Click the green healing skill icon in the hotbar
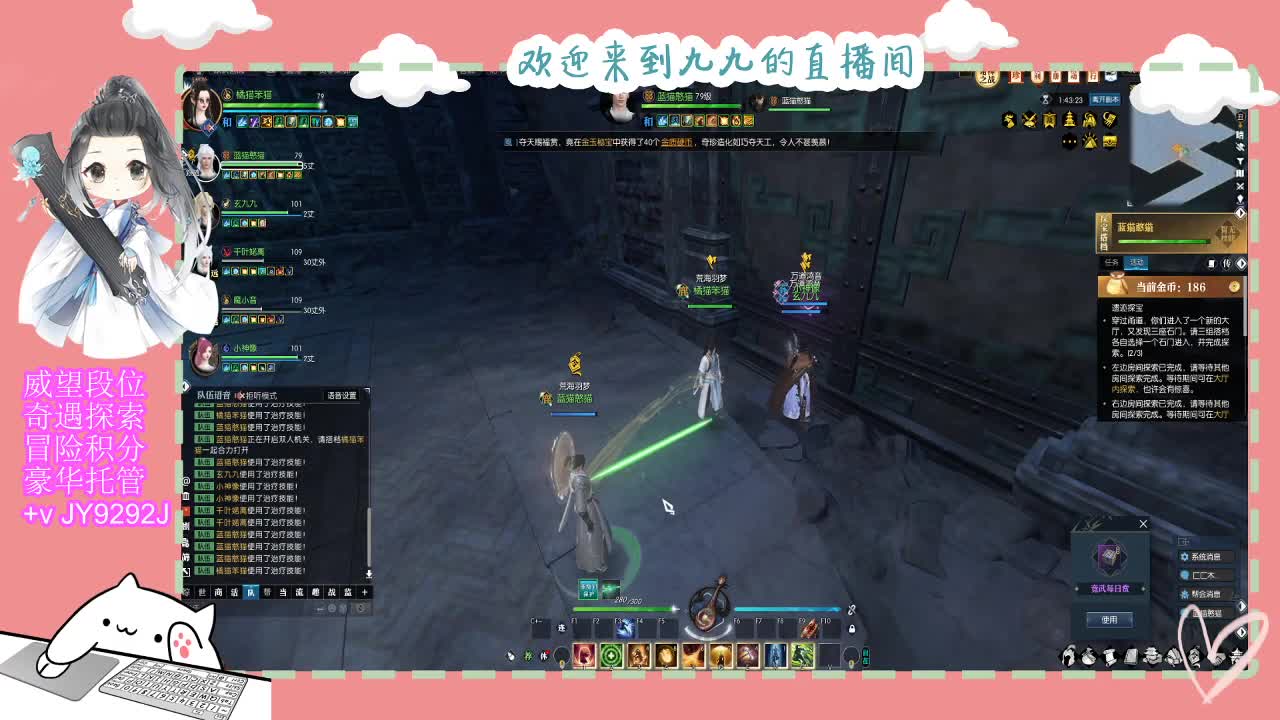This screenshot has height=720, width=1280. pos(611,656)
